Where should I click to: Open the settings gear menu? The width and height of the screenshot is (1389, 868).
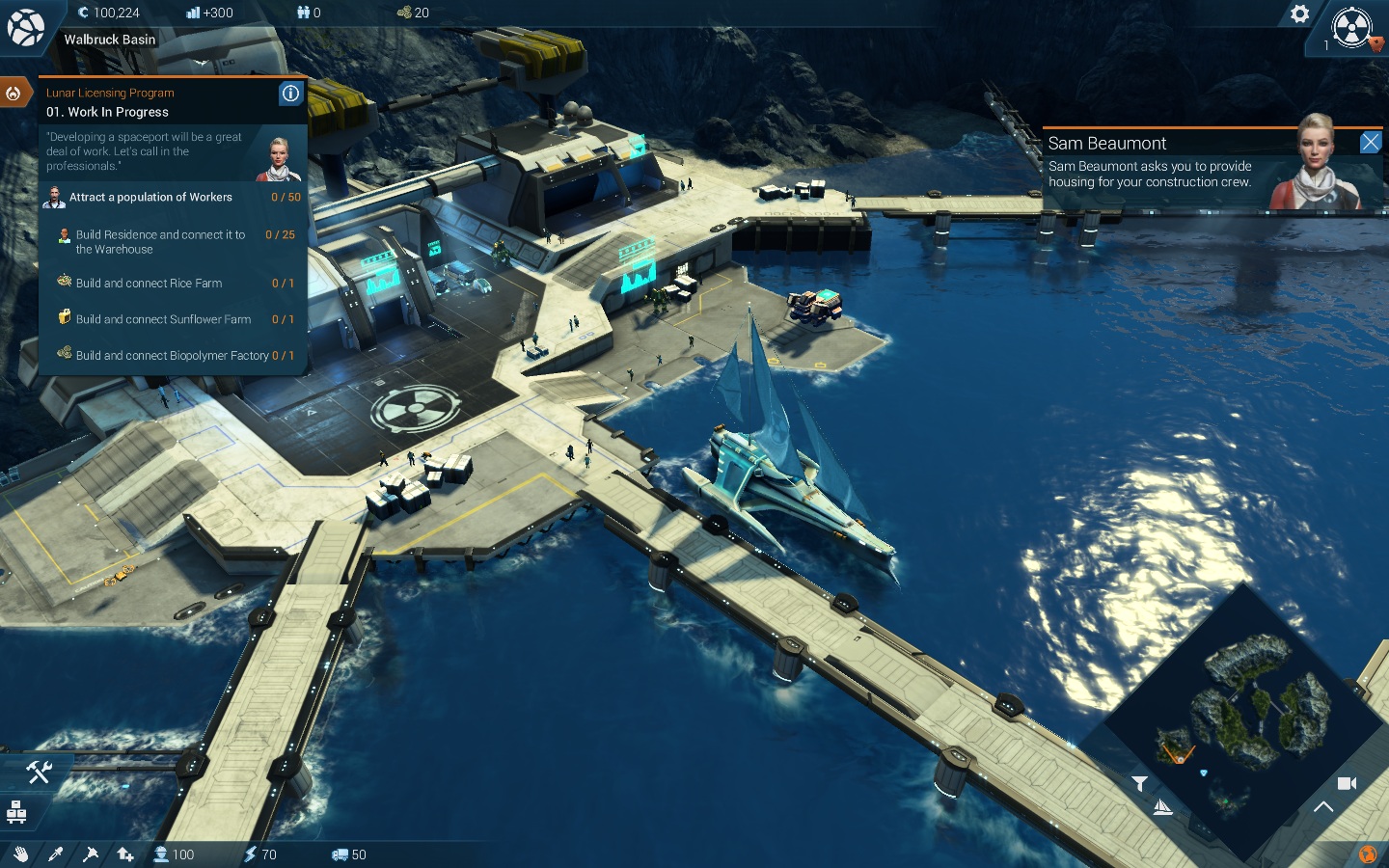click(1299, 14)
